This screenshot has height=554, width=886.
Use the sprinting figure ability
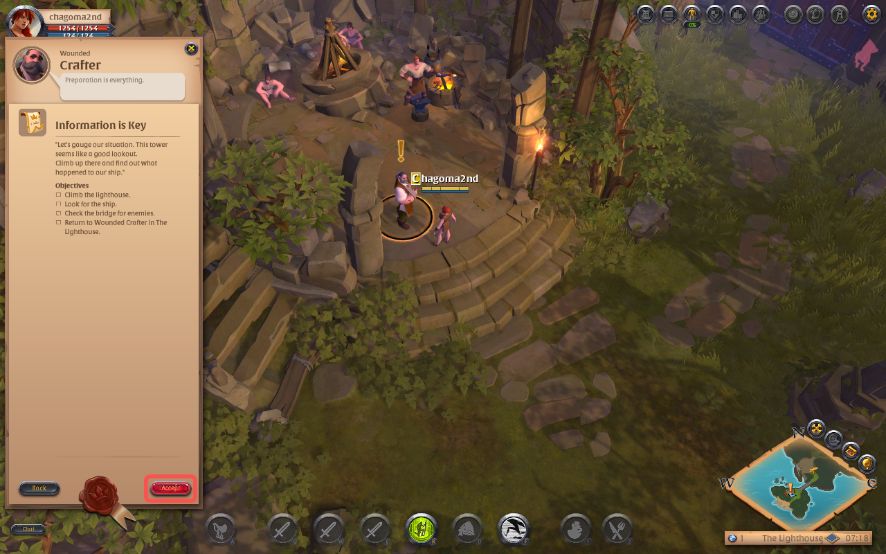pyautogui.click(x=514, y=528)
